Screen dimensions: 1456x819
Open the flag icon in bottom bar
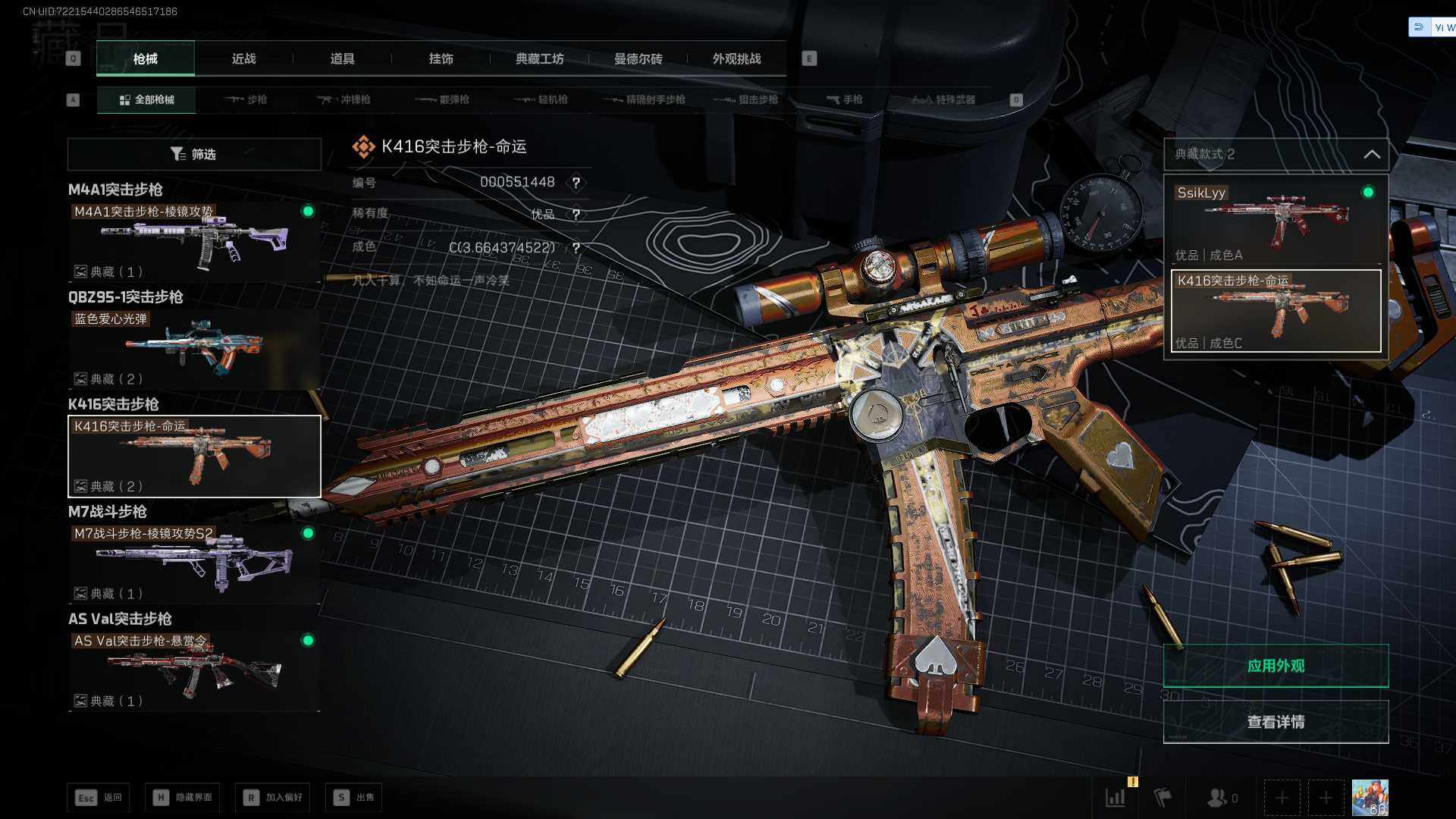tap(1162, 798)
